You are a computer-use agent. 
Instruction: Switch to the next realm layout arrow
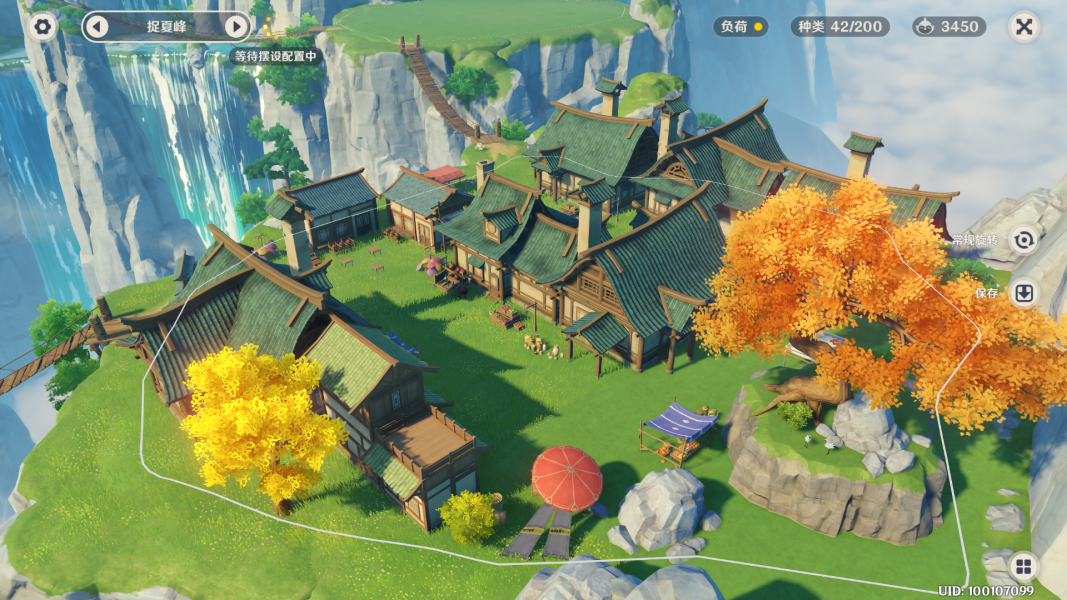[x=236, y=26]
